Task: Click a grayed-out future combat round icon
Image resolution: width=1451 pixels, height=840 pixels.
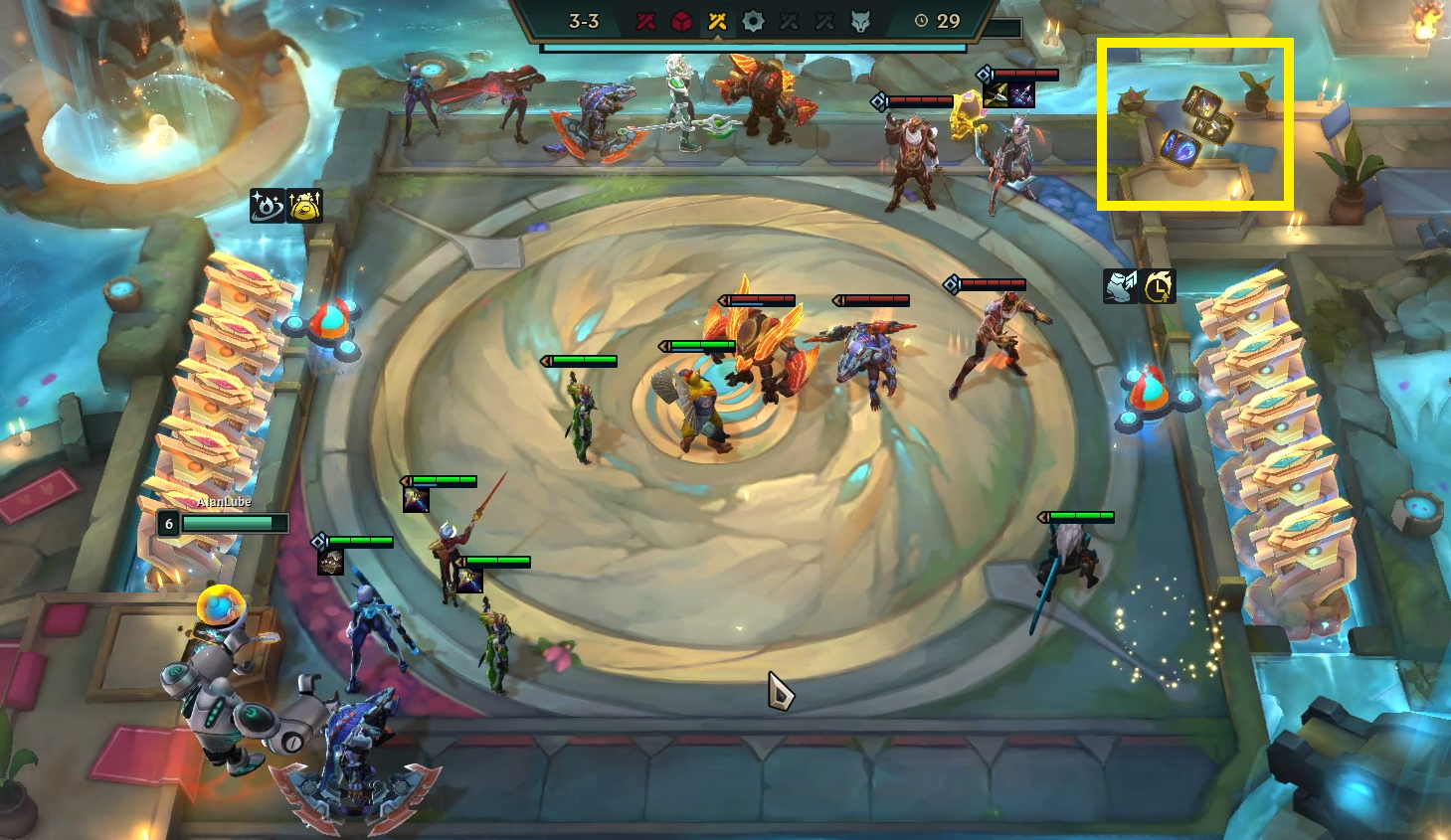Action: pyautogui.click(x=789, y=21)
